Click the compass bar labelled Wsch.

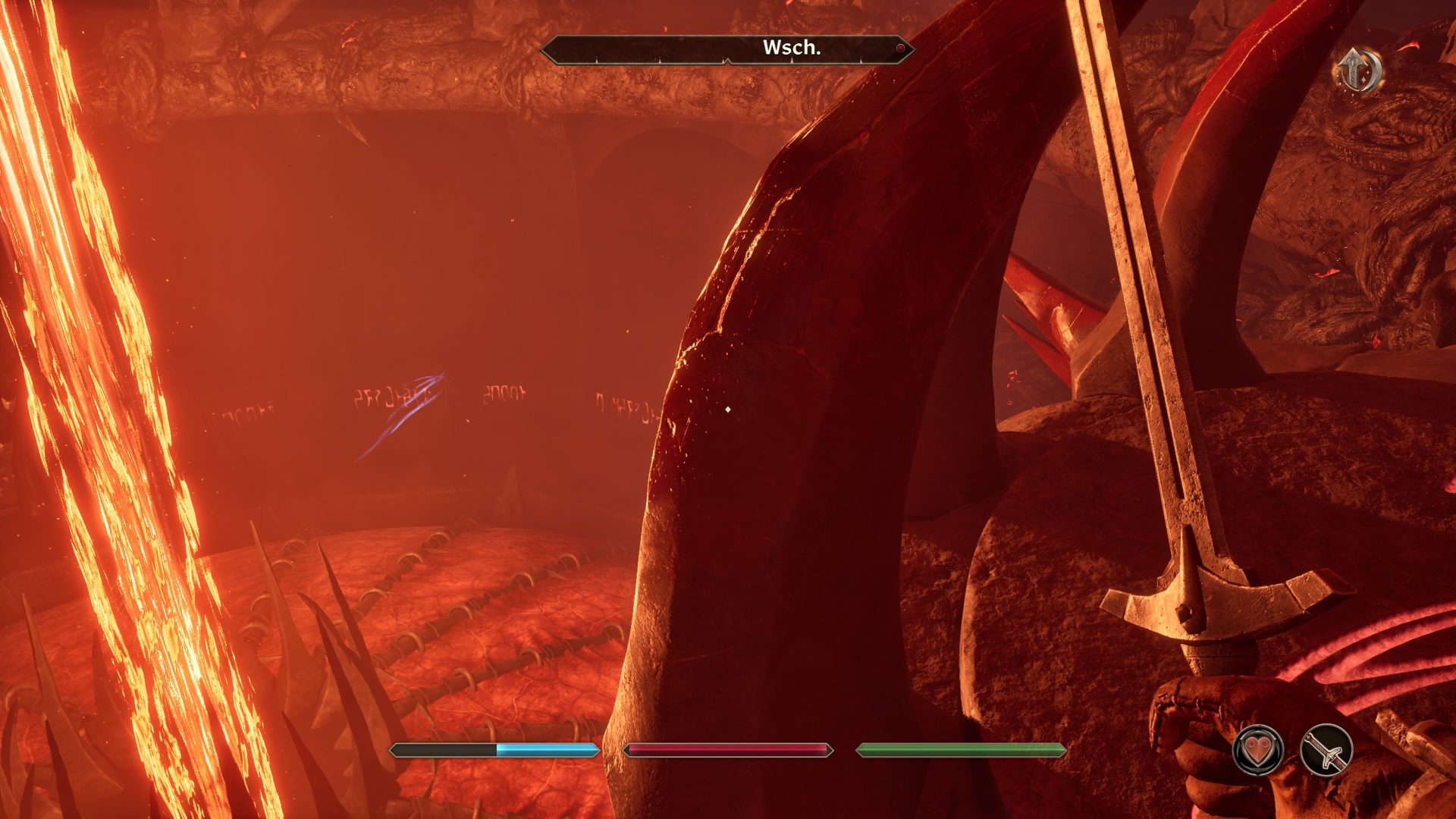726,49
